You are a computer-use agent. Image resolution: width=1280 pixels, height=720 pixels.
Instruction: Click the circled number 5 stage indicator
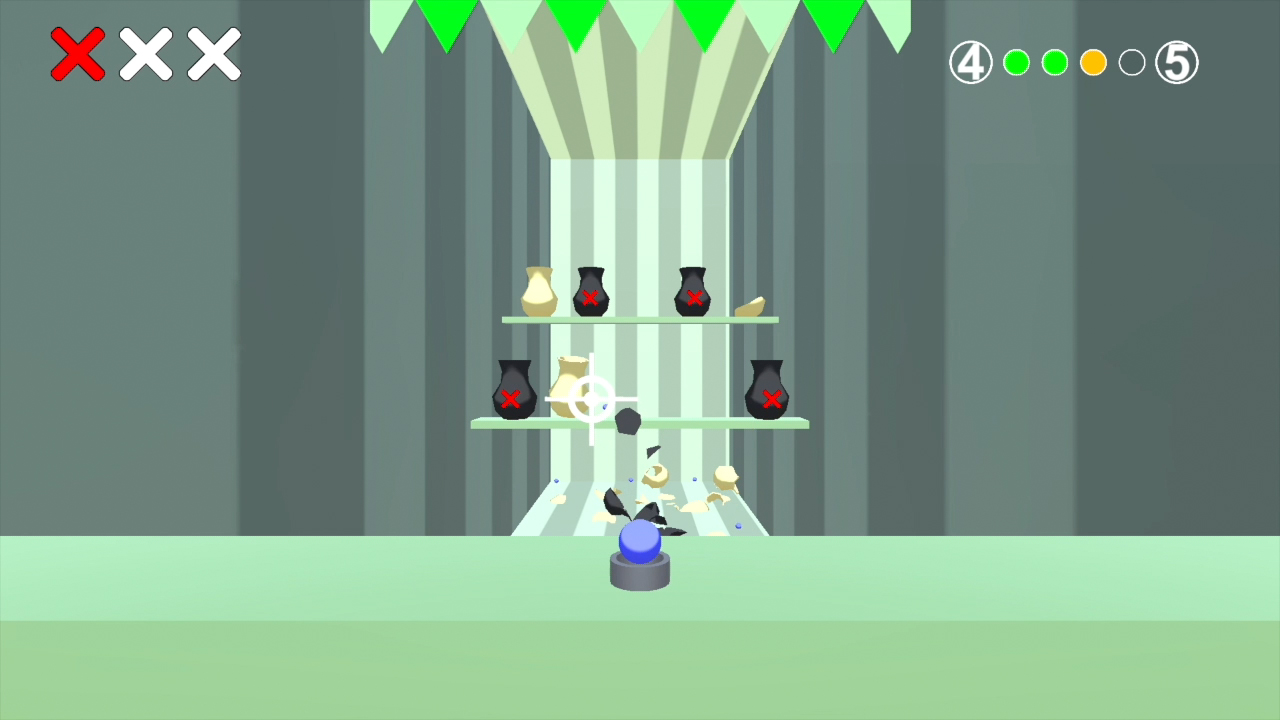tap(1177, 62)
